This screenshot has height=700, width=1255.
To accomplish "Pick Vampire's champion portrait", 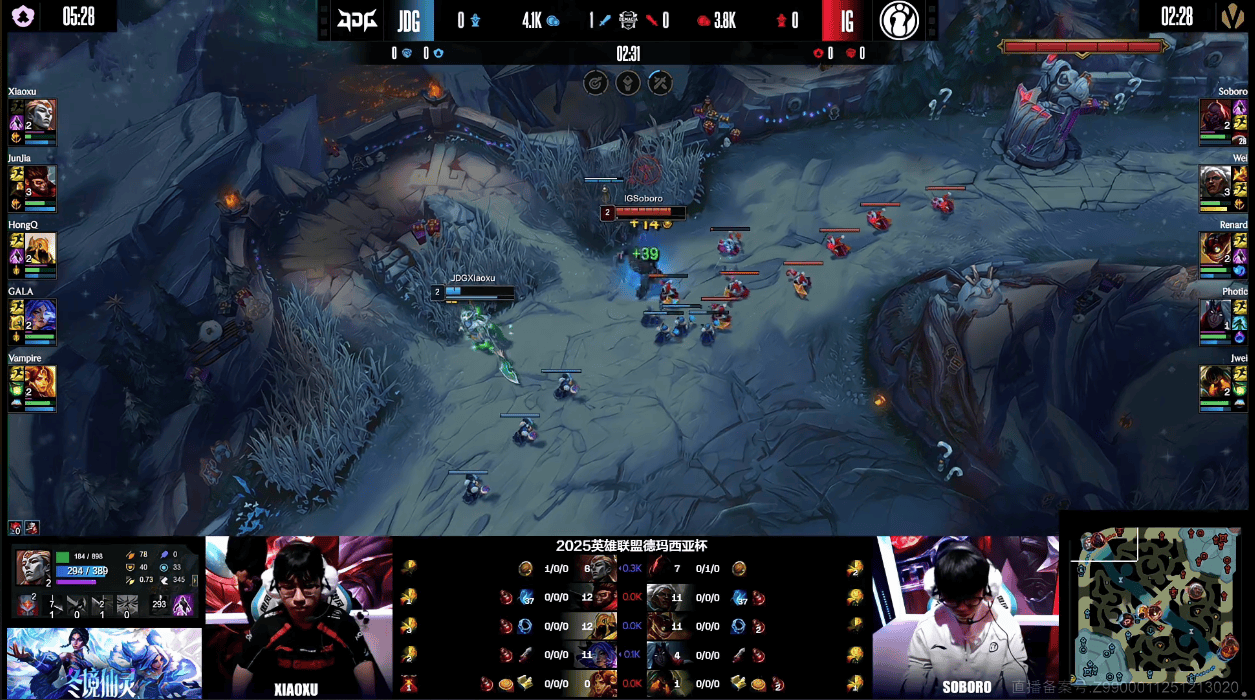I will (40, 381).
